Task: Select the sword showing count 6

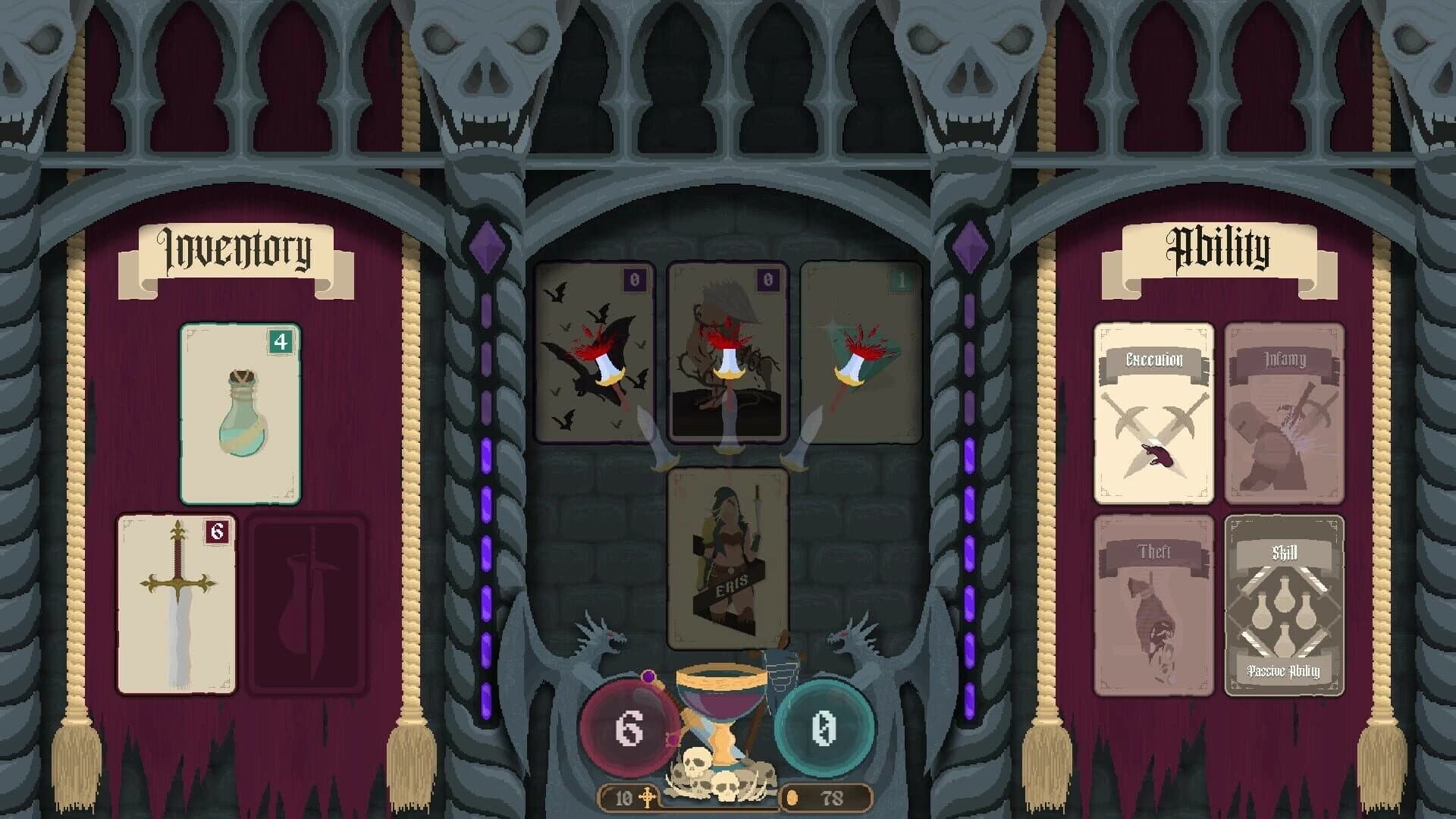Action: pyautogui.click(x=177, y=603)
